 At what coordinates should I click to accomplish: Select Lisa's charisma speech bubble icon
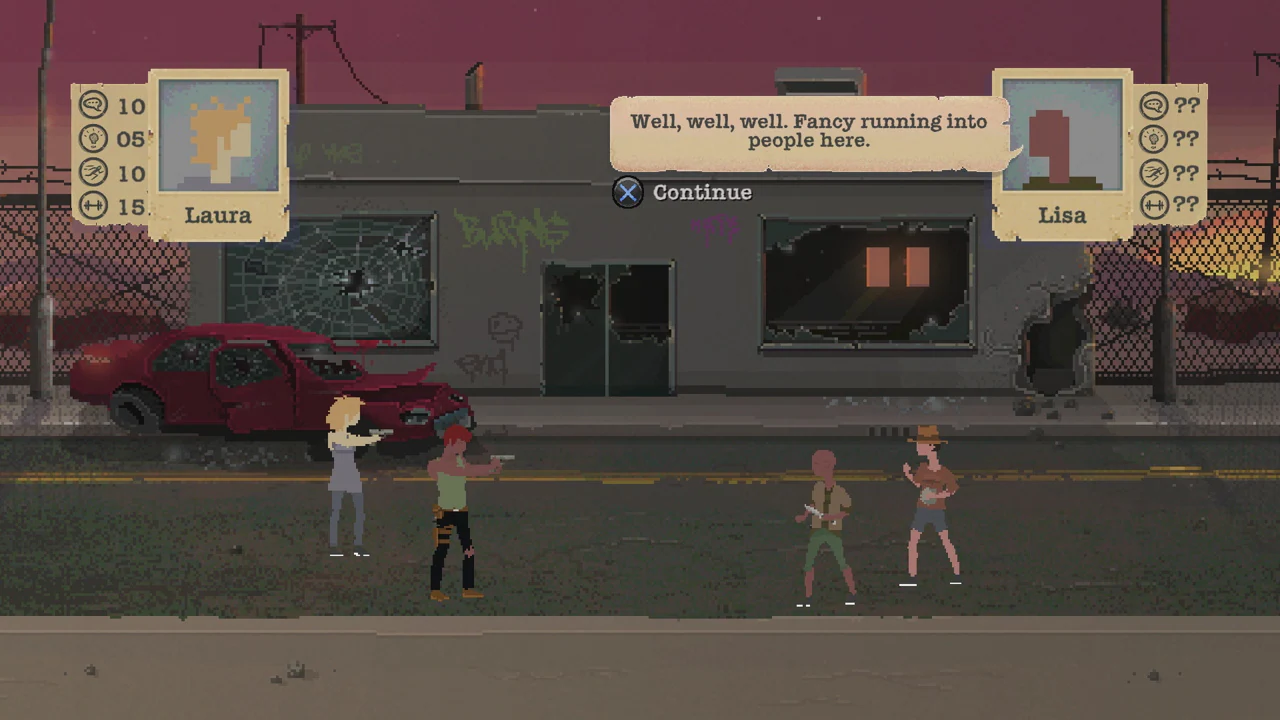pyautogui.click(x=1152, y=107)
